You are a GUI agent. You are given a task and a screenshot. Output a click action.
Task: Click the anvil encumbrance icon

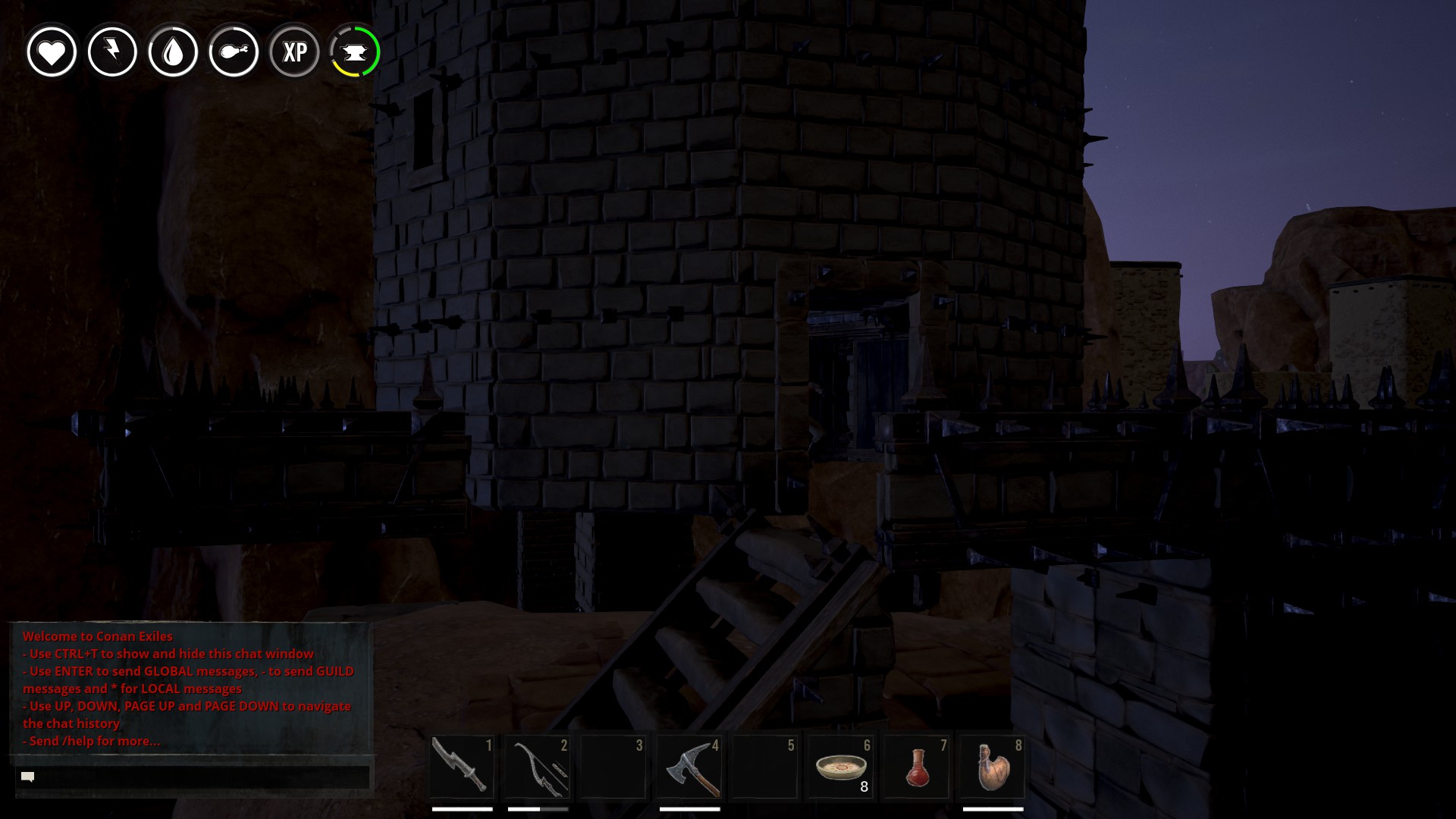click(355, 52)
